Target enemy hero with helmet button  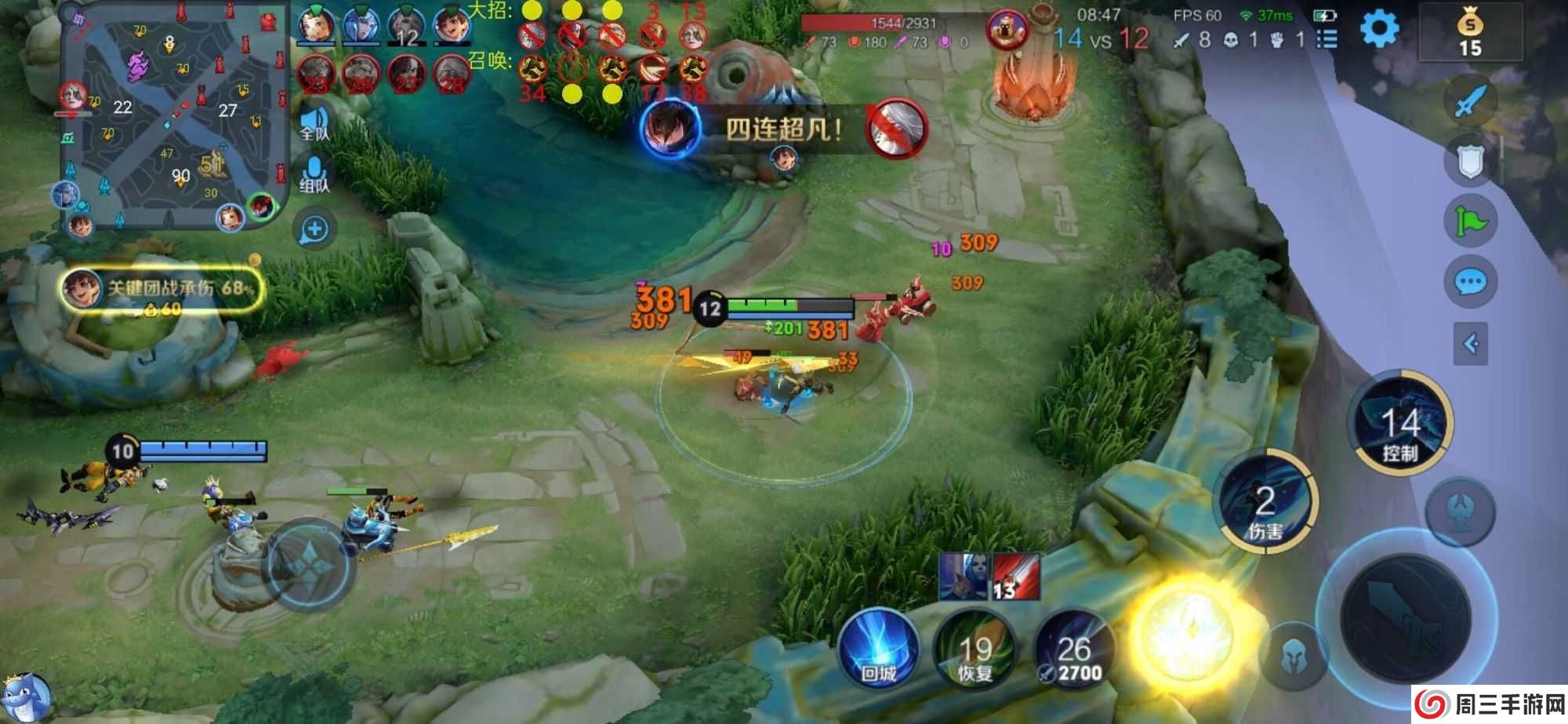[x=1294, y=657]
